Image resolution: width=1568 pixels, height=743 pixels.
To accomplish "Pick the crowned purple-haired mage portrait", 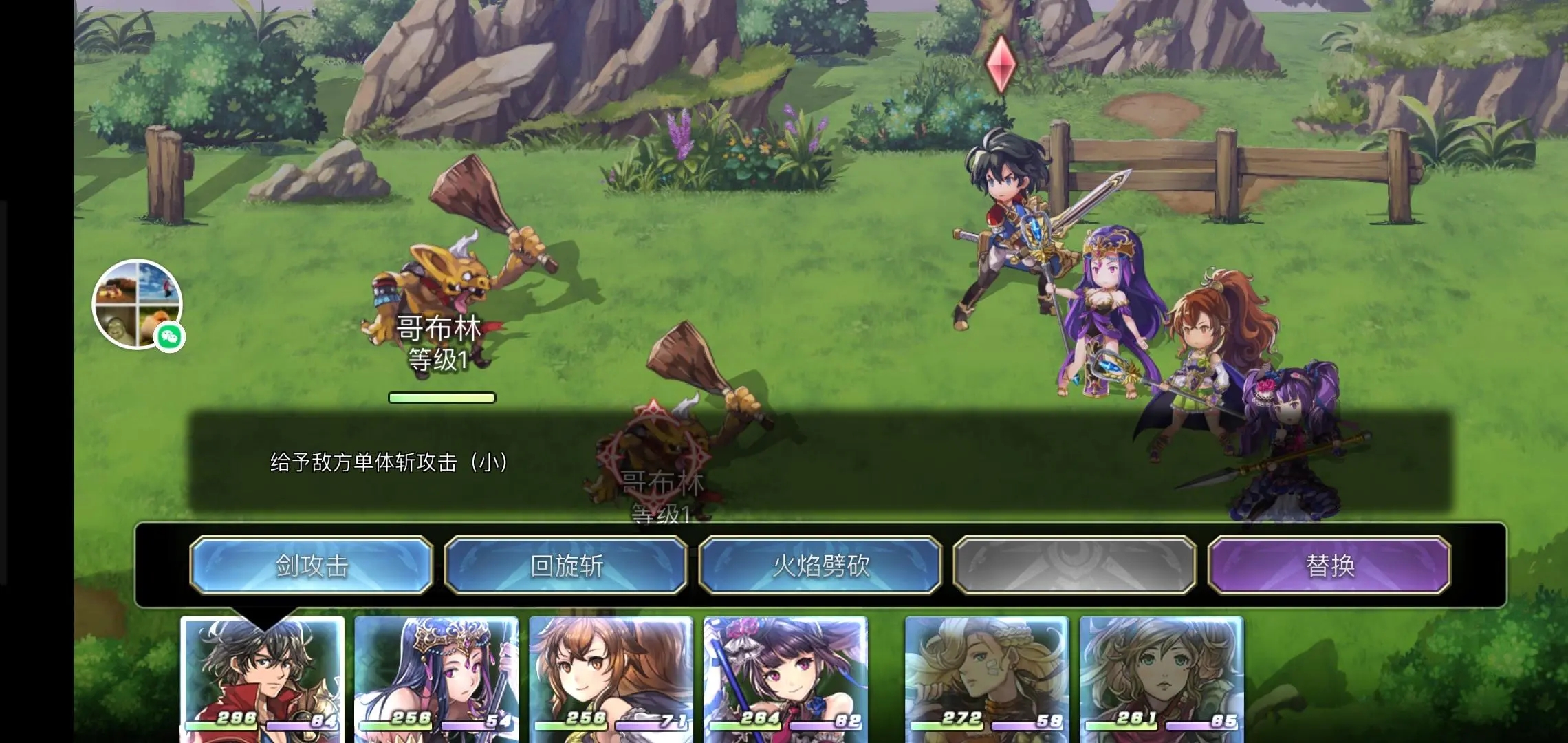I will pyautogui.click(x=437, y=678).
